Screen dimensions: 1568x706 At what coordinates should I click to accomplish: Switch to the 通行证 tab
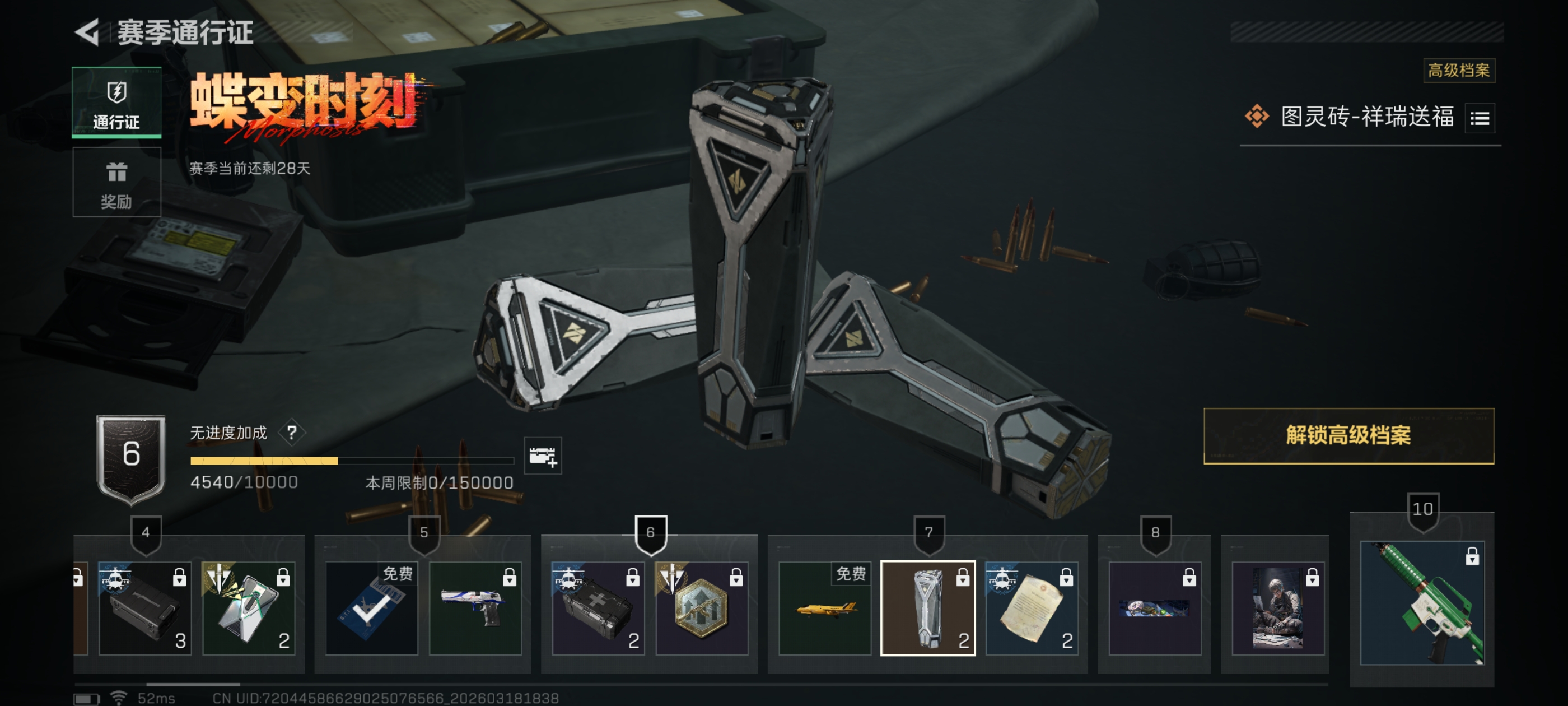point(116,103)
